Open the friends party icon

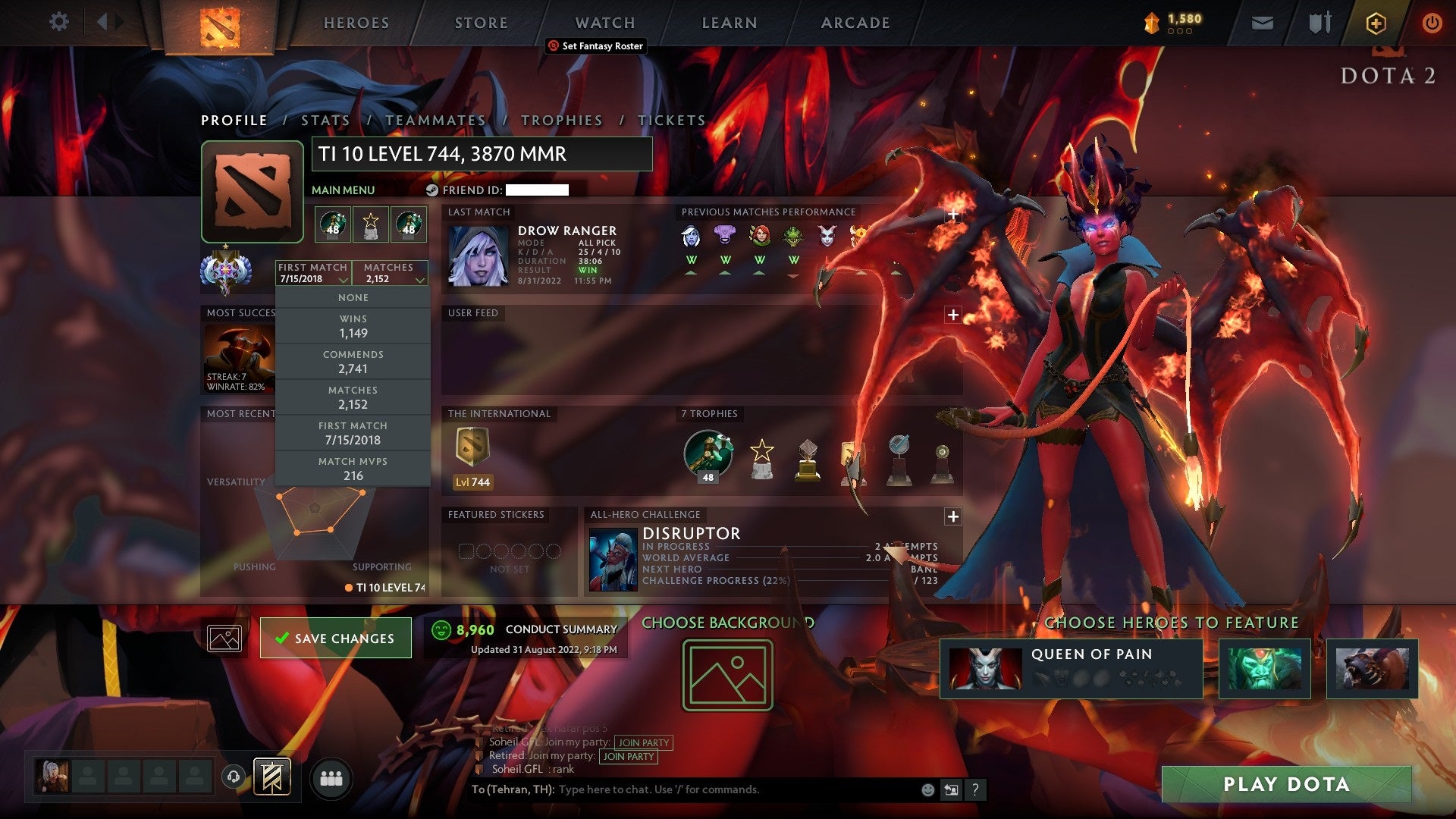(x=331, y=777)
